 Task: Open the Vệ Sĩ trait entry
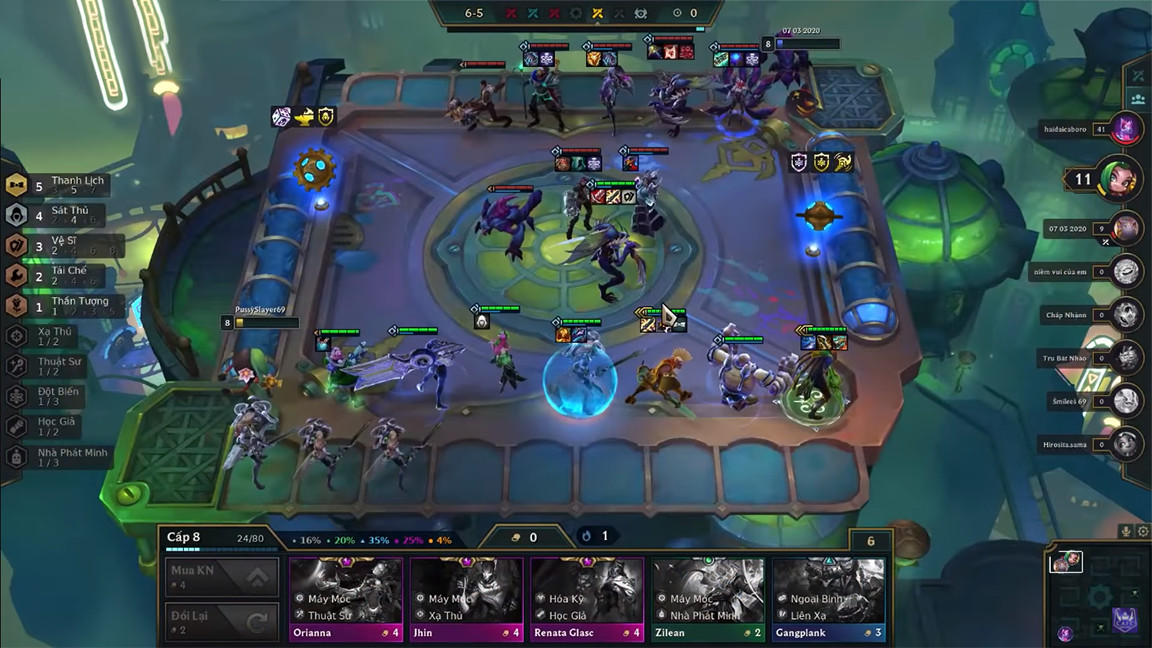click(58, 245)
